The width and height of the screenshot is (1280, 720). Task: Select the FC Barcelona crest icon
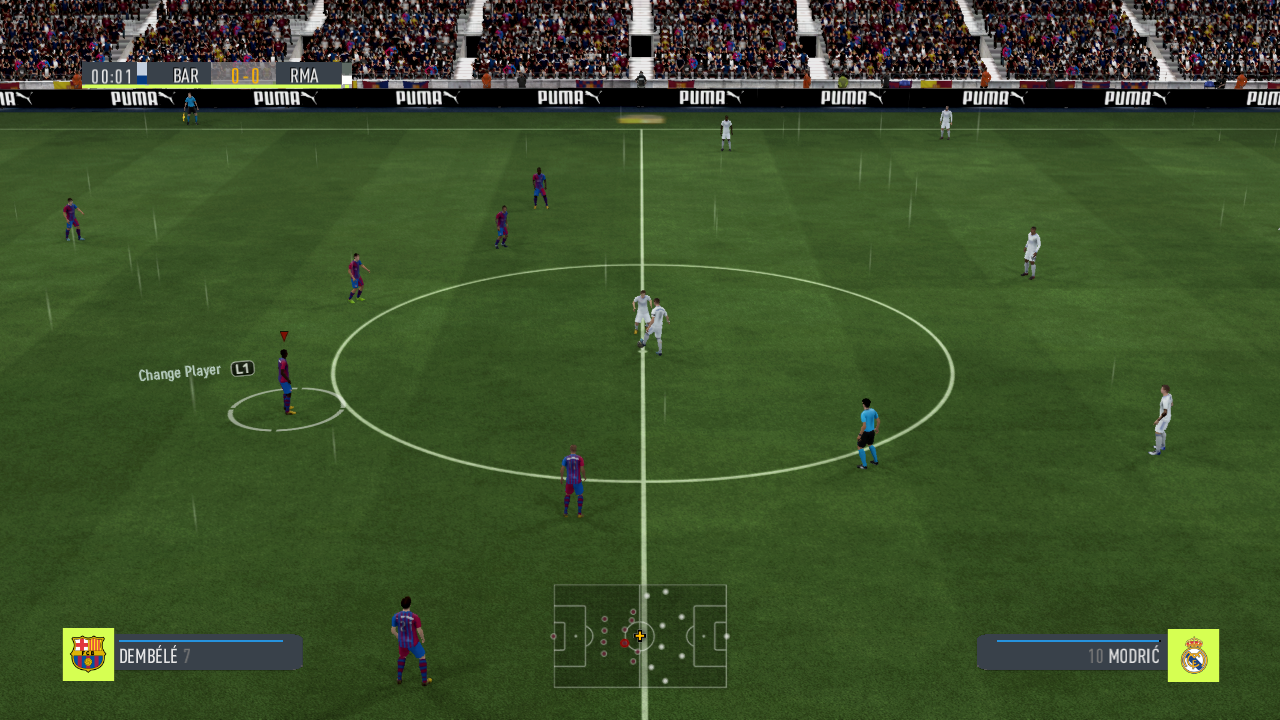click(88, 654)
